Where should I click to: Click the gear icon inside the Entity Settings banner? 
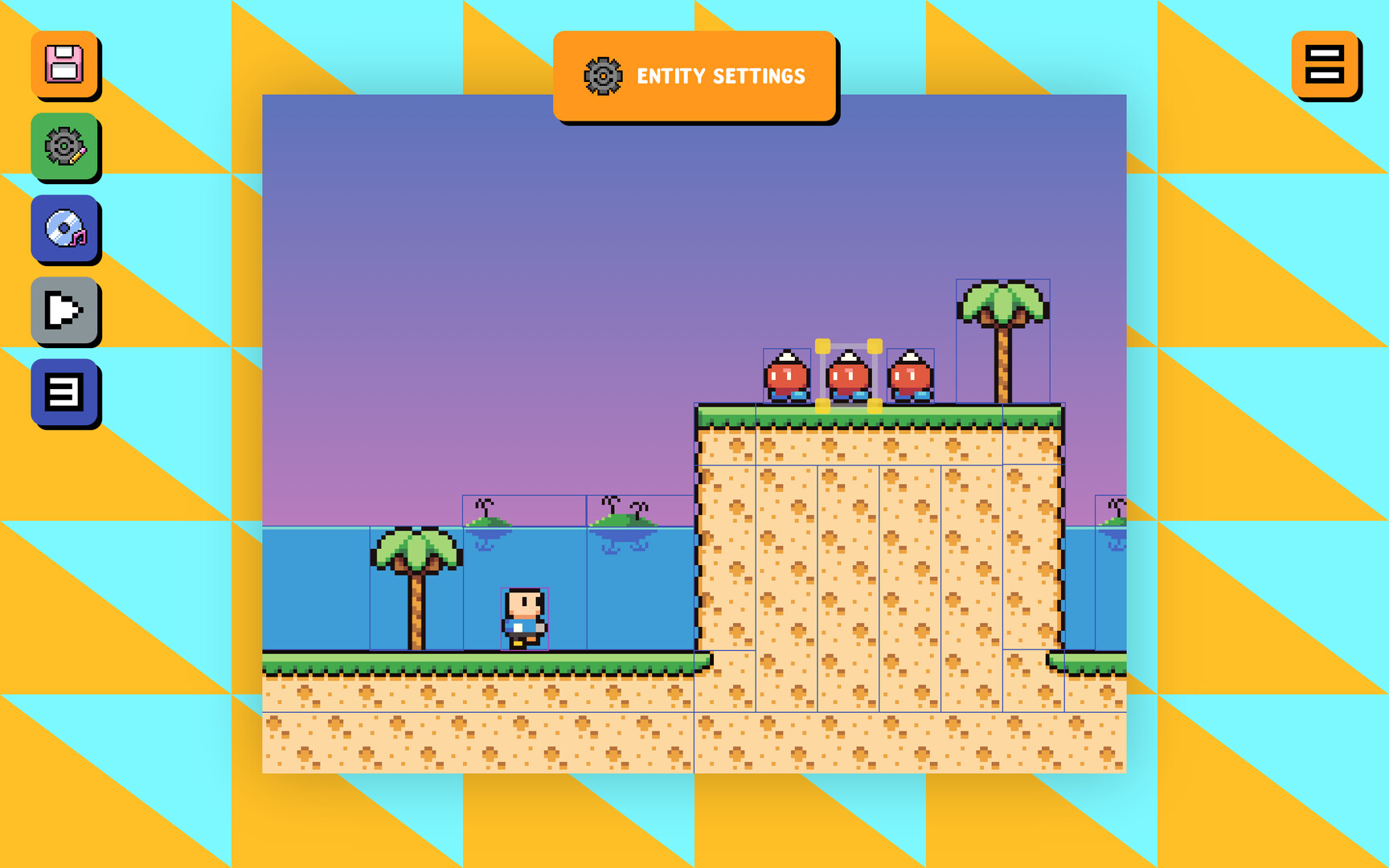(x=601, y=76)
